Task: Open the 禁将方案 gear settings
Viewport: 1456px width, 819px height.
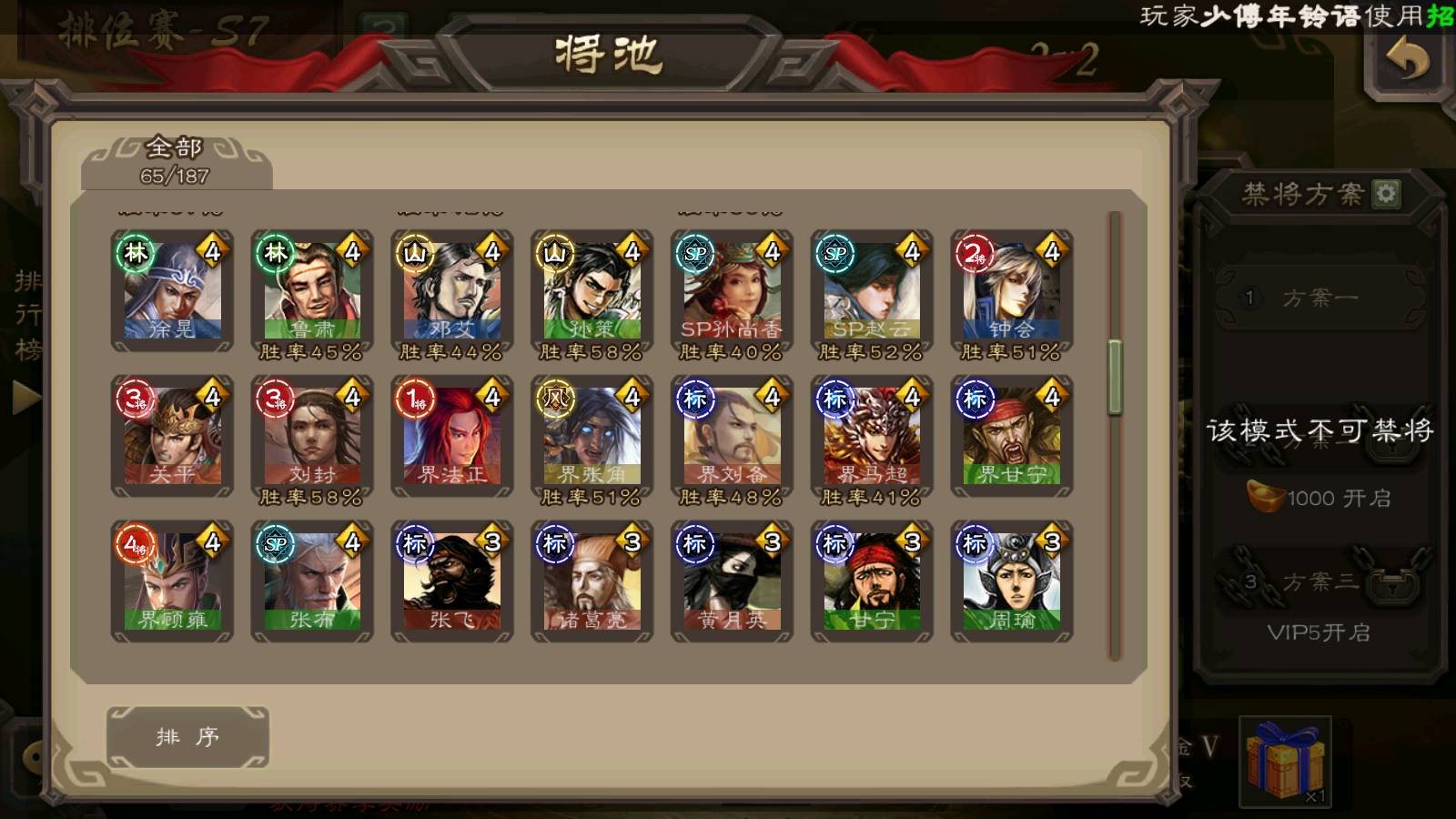Action: 1387,193
